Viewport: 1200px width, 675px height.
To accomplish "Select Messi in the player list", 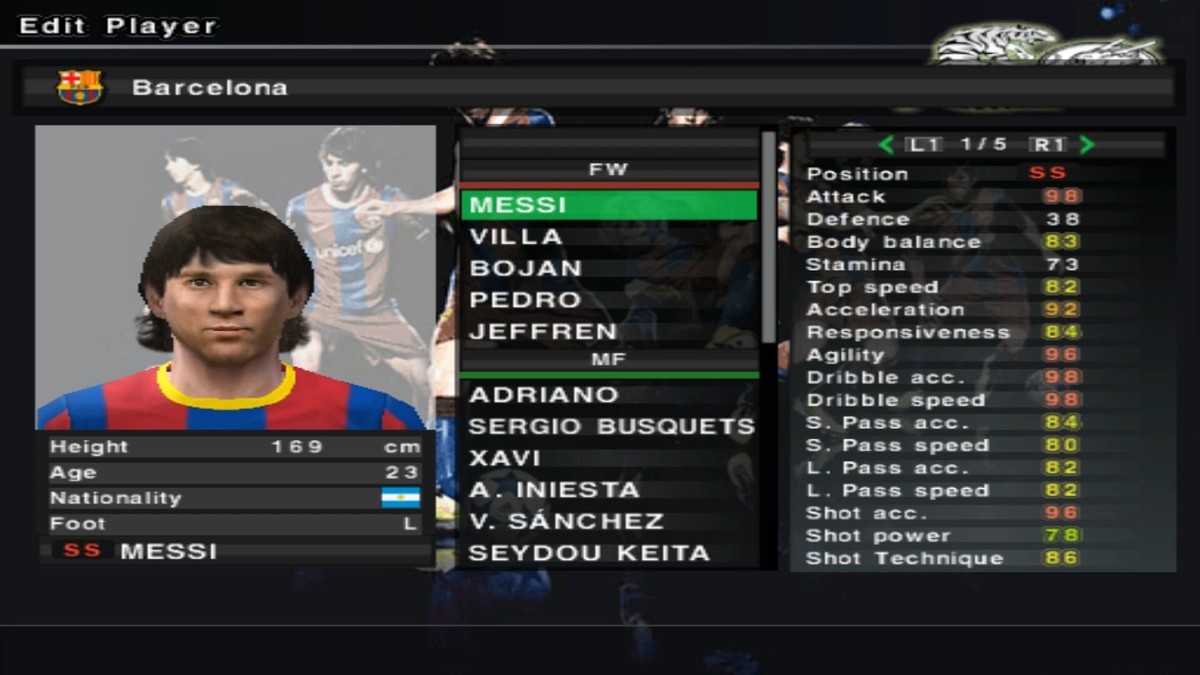I will [608, 205].
